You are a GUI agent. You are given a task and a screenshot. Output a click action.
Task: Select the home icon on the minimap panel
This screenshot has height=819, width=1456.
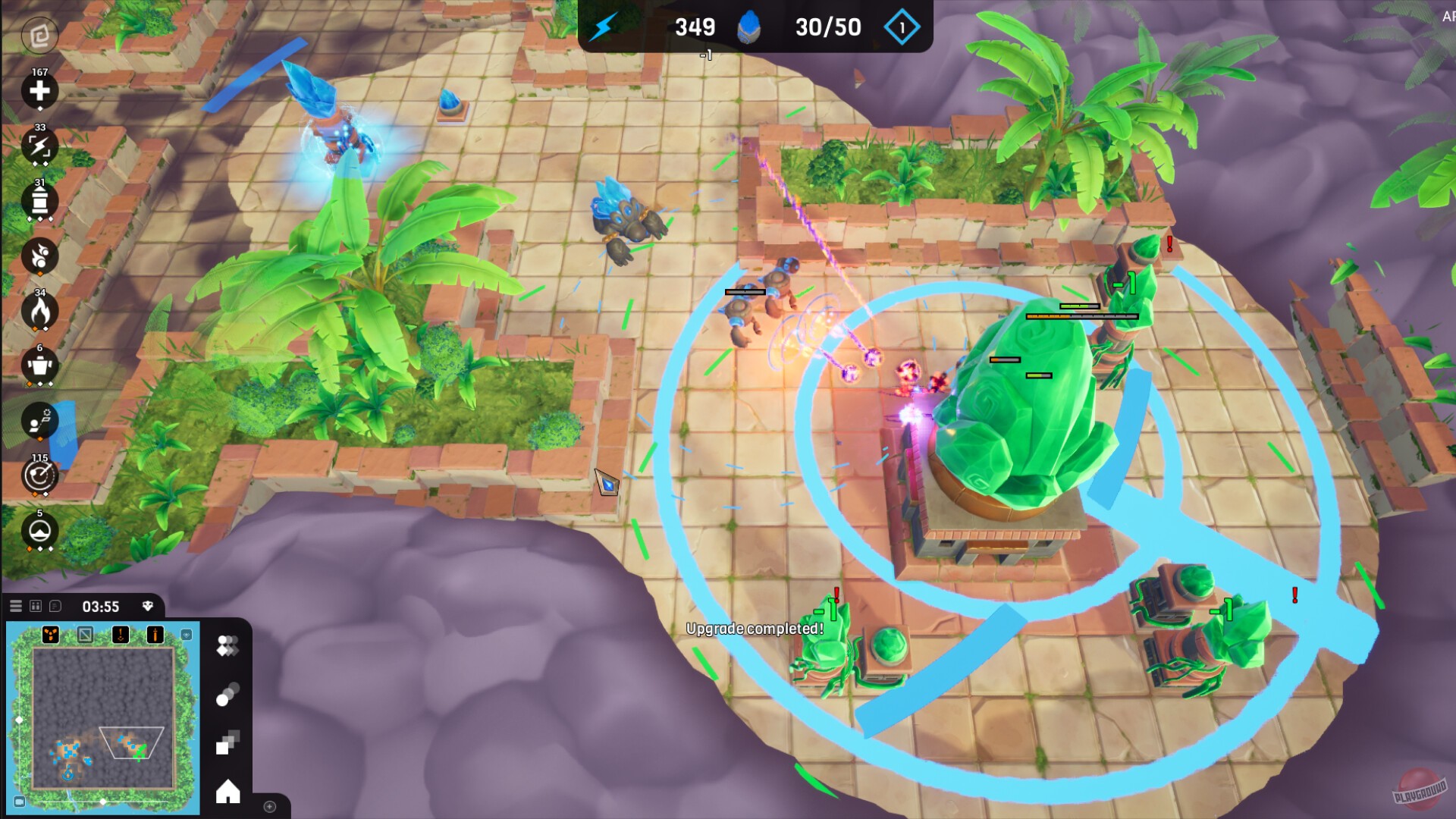point(228,792)
